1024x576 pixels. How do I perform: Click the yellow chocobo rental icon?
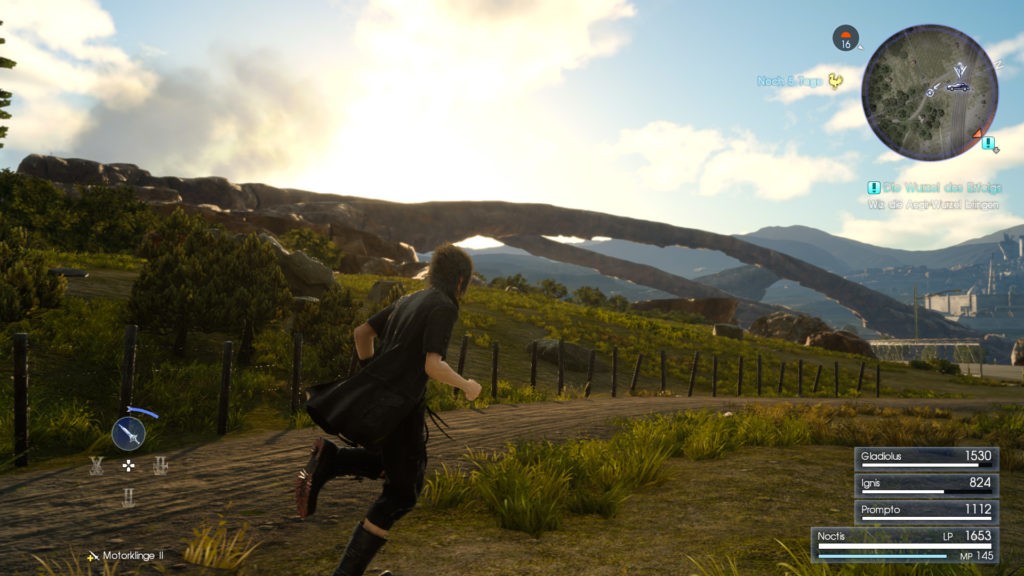pos(835,82)
